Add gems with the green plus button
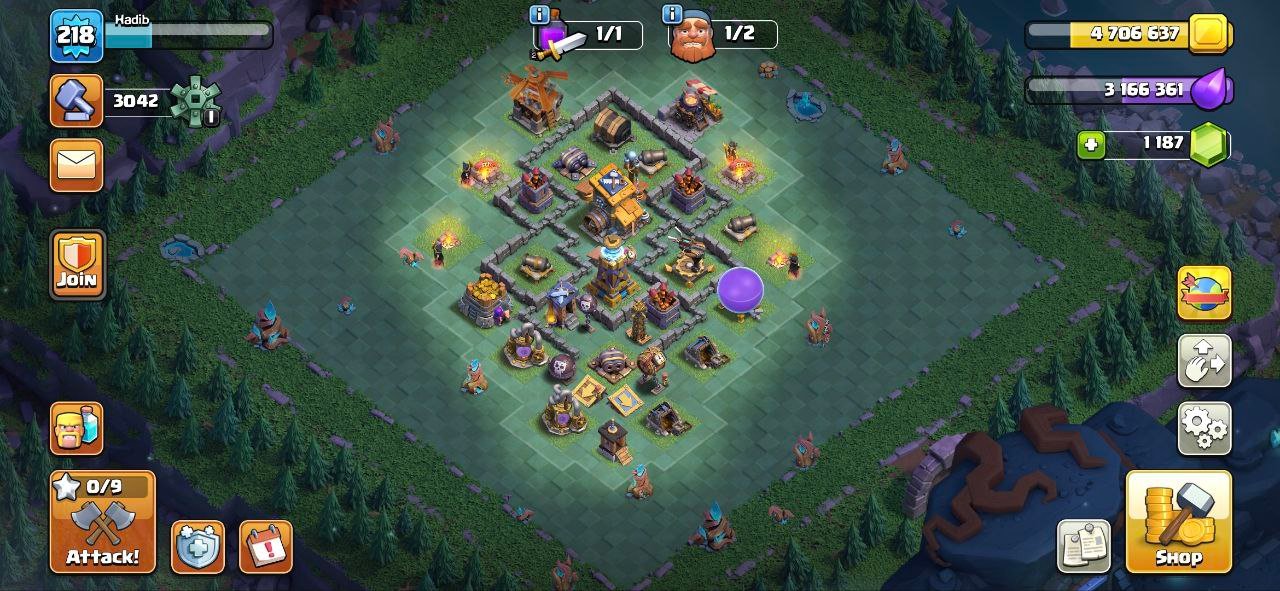The width and height of the screenshot is (1280, 591). point(1091,145)
